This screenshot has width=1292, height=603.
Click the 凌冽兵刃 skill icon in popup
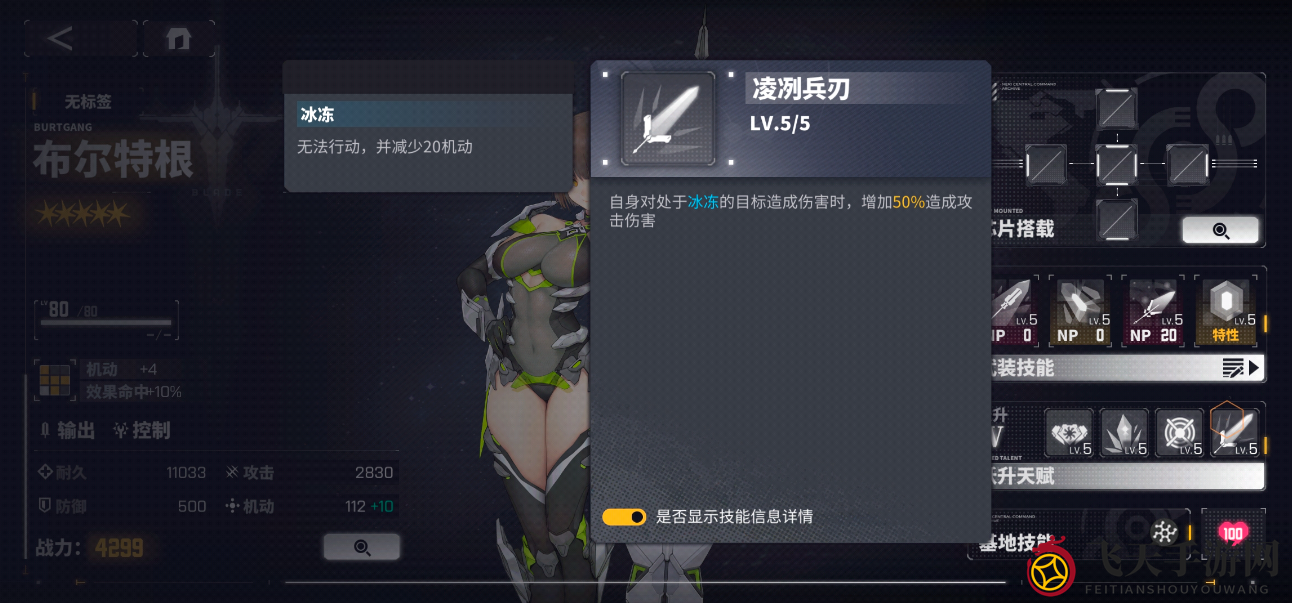tap(668, 118)
